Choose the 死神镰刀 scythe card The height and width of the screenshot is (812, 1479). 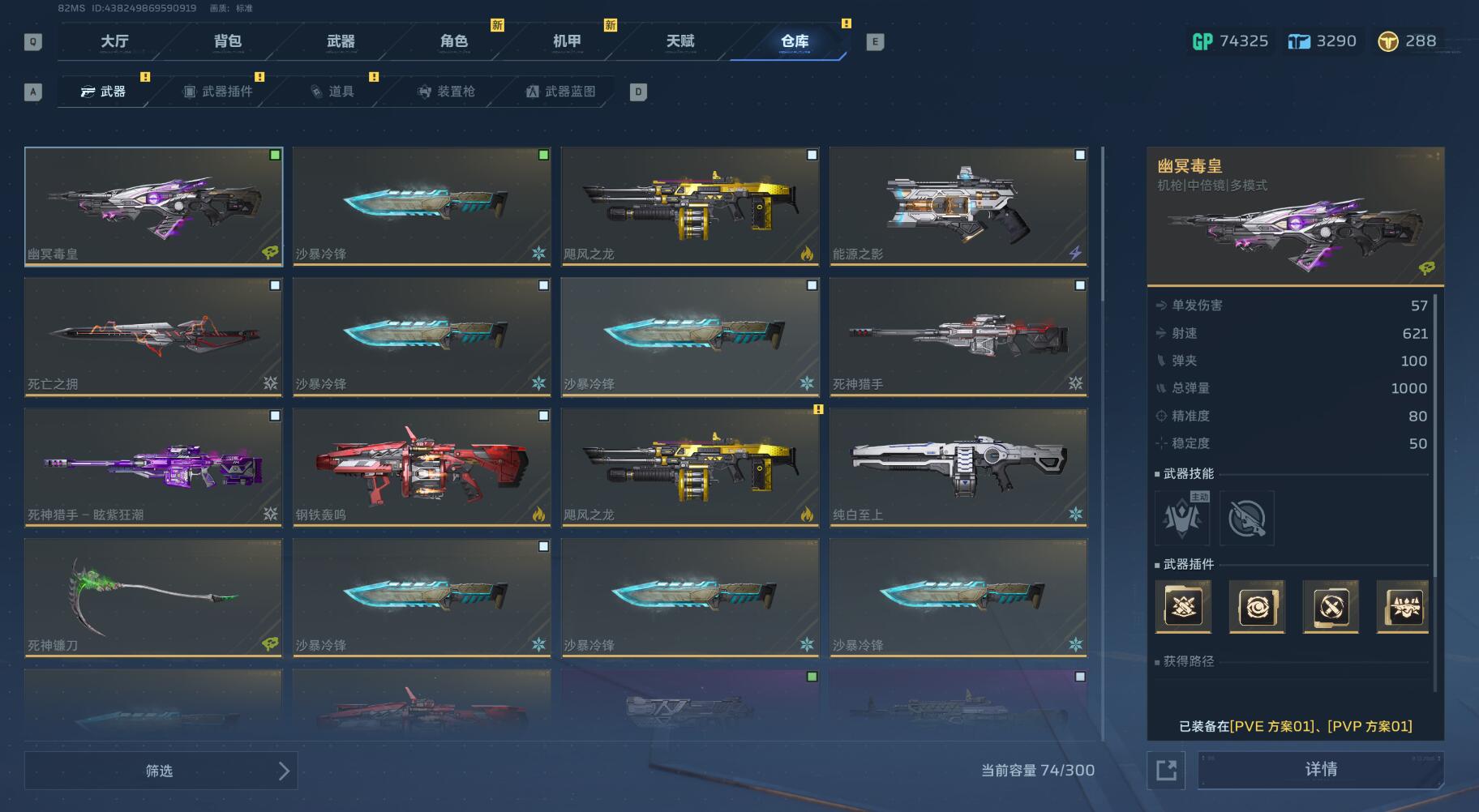pos(153,597)
